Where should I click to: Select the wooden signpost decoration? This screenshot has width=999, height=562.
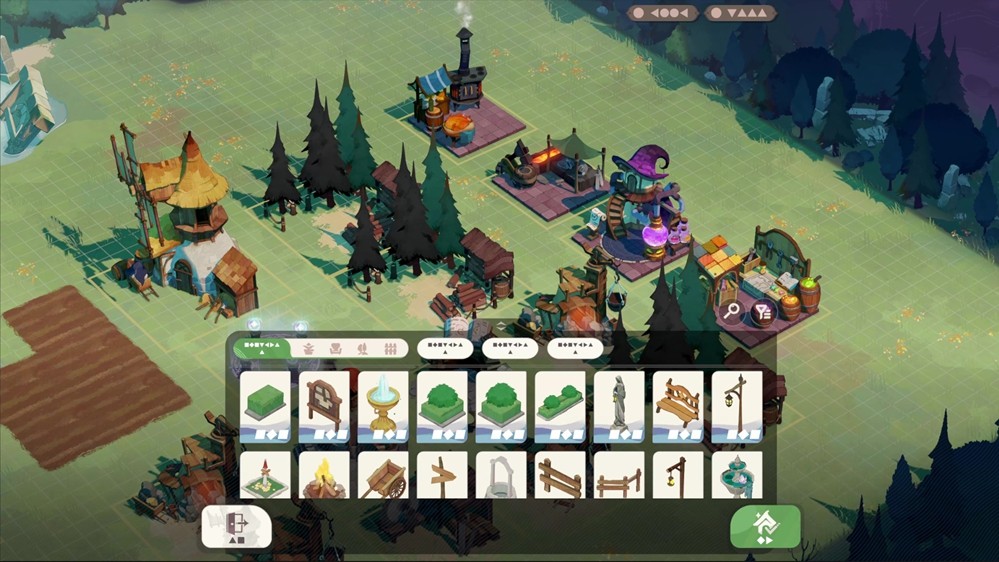click(x=442, y=477)
